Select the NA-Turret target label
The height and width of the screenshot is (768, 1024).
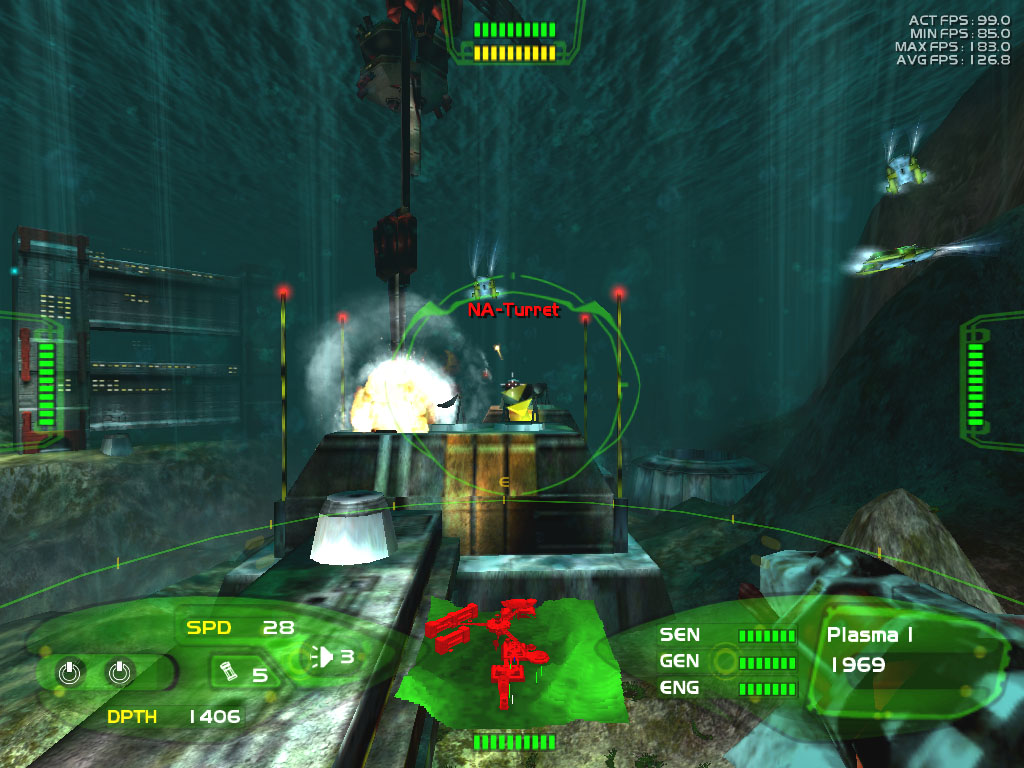click(513, 310)
